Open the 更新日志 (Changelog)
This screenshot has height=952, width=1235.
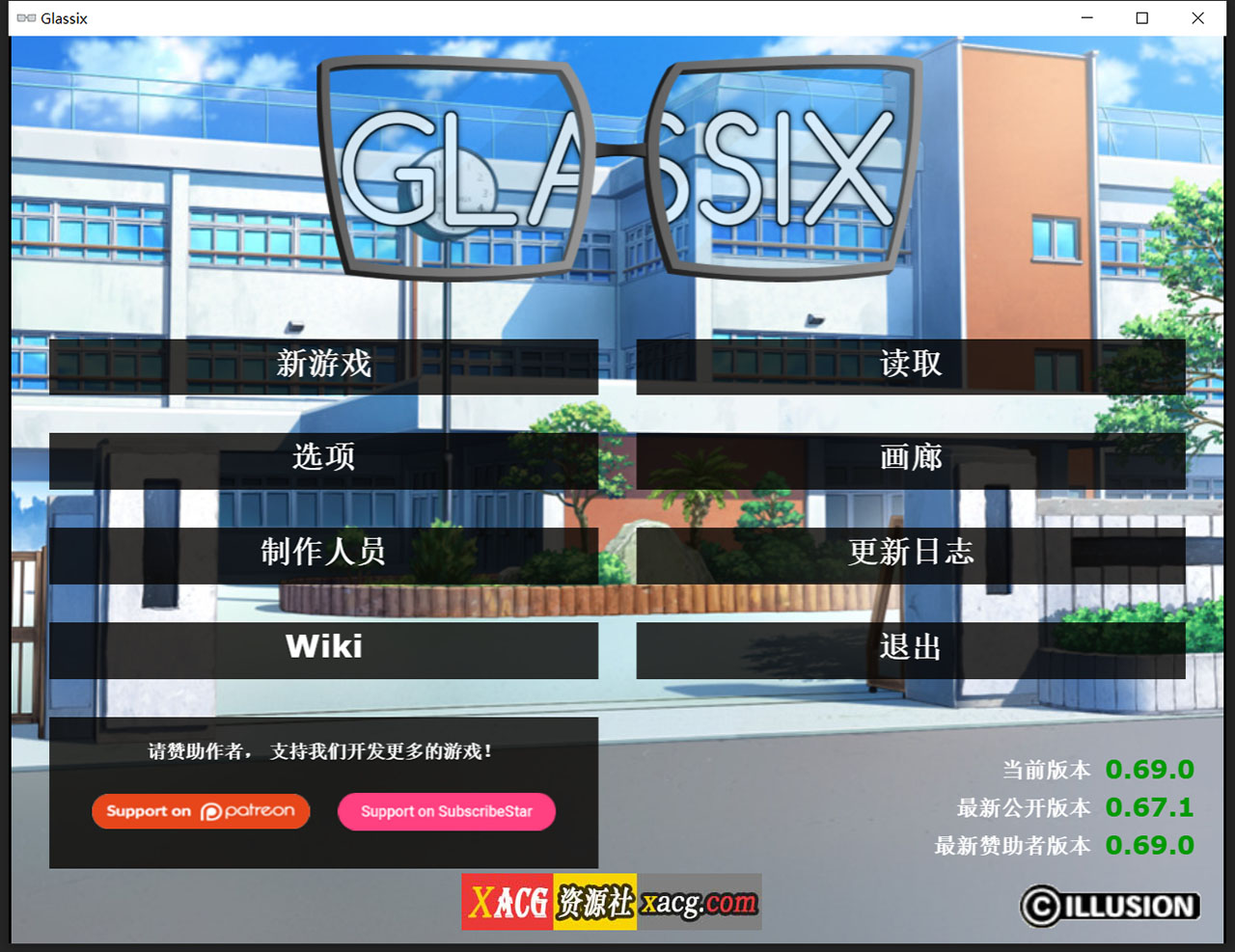pos(911,554)
